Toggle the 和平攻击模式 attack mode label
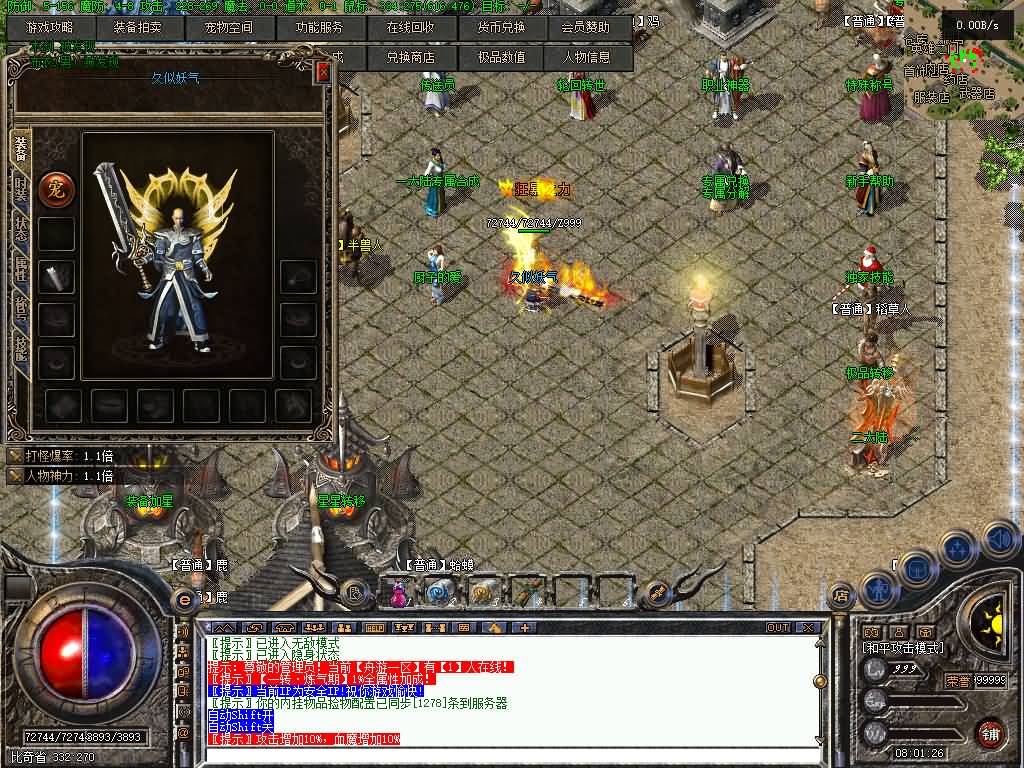This screenshot has height=768, width=1024. coord(902,648)
